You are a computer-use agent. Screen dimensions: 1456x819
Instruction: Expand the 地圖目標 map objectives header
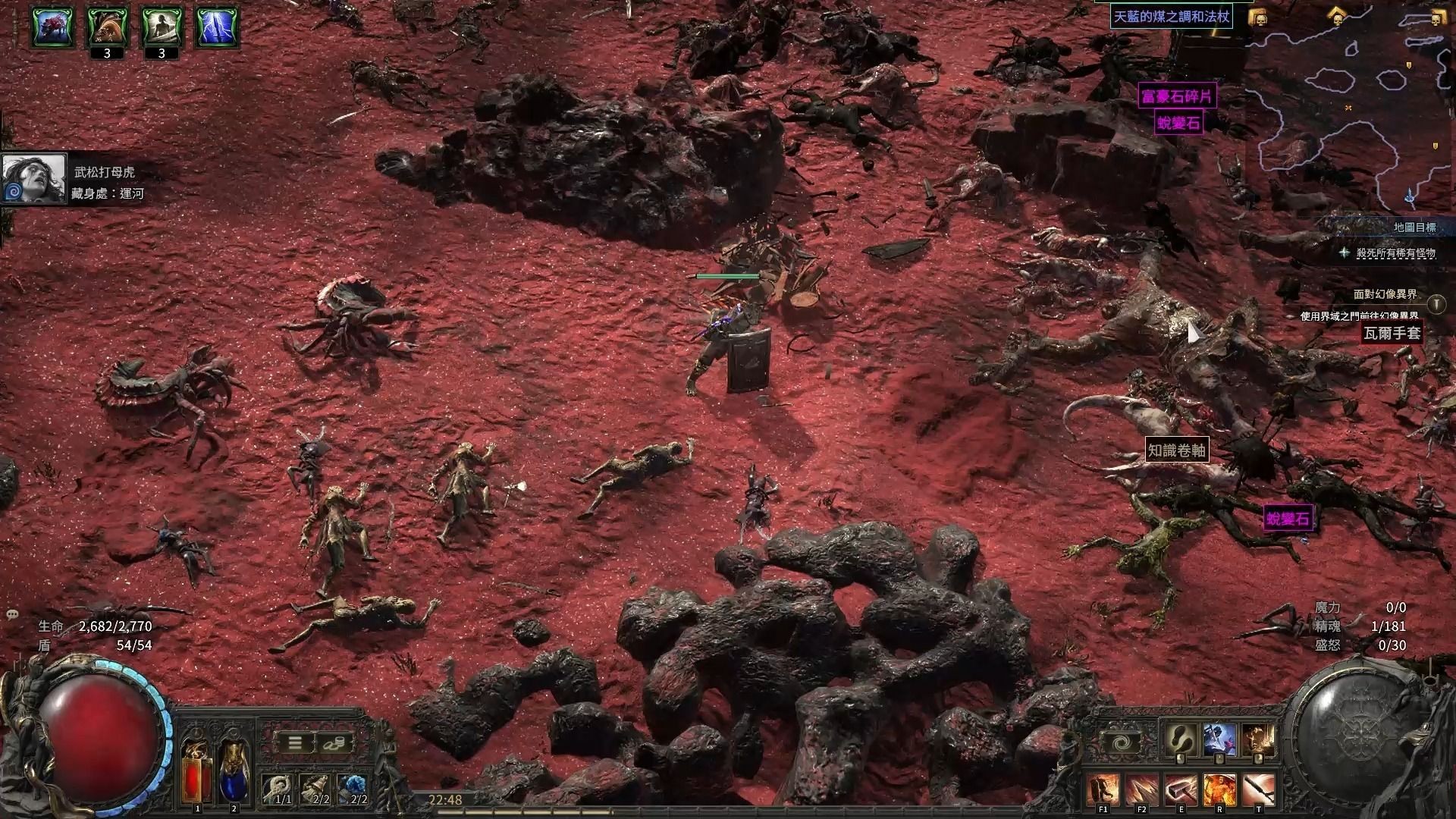(x=1414, y=227)
